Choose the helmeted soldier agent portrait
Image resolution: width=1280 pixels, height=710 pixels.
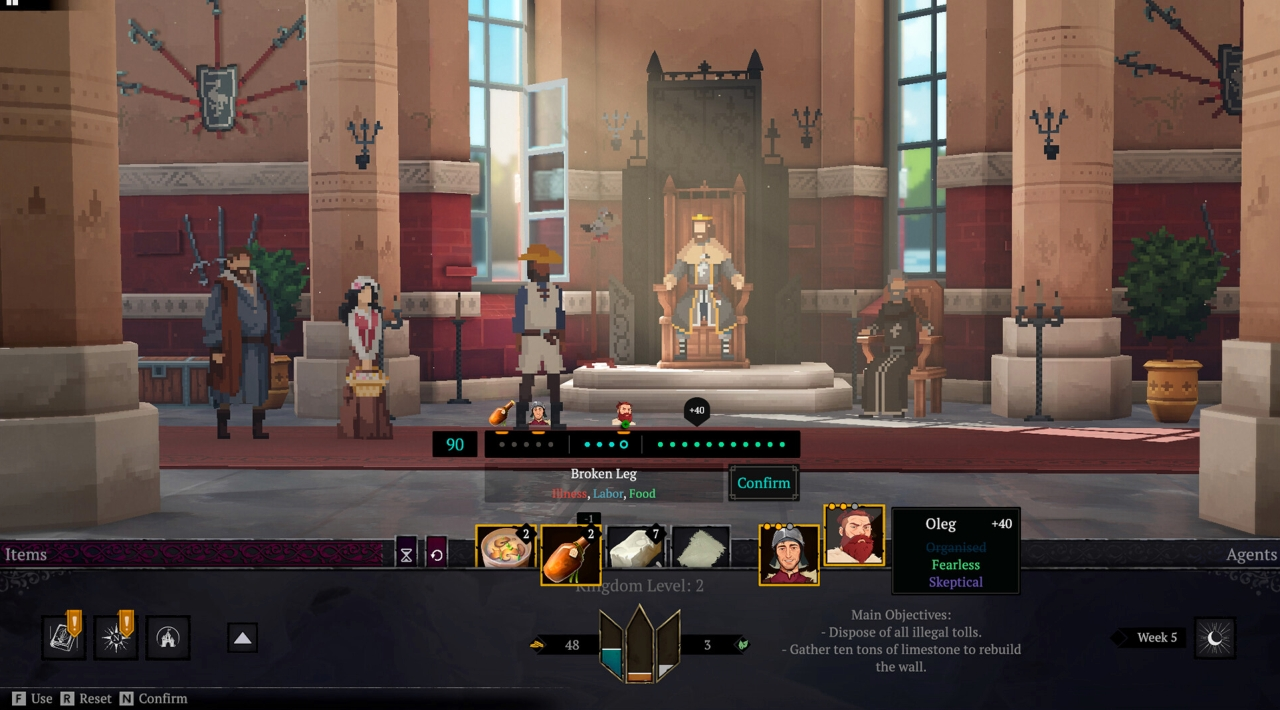tap(788, 554)
